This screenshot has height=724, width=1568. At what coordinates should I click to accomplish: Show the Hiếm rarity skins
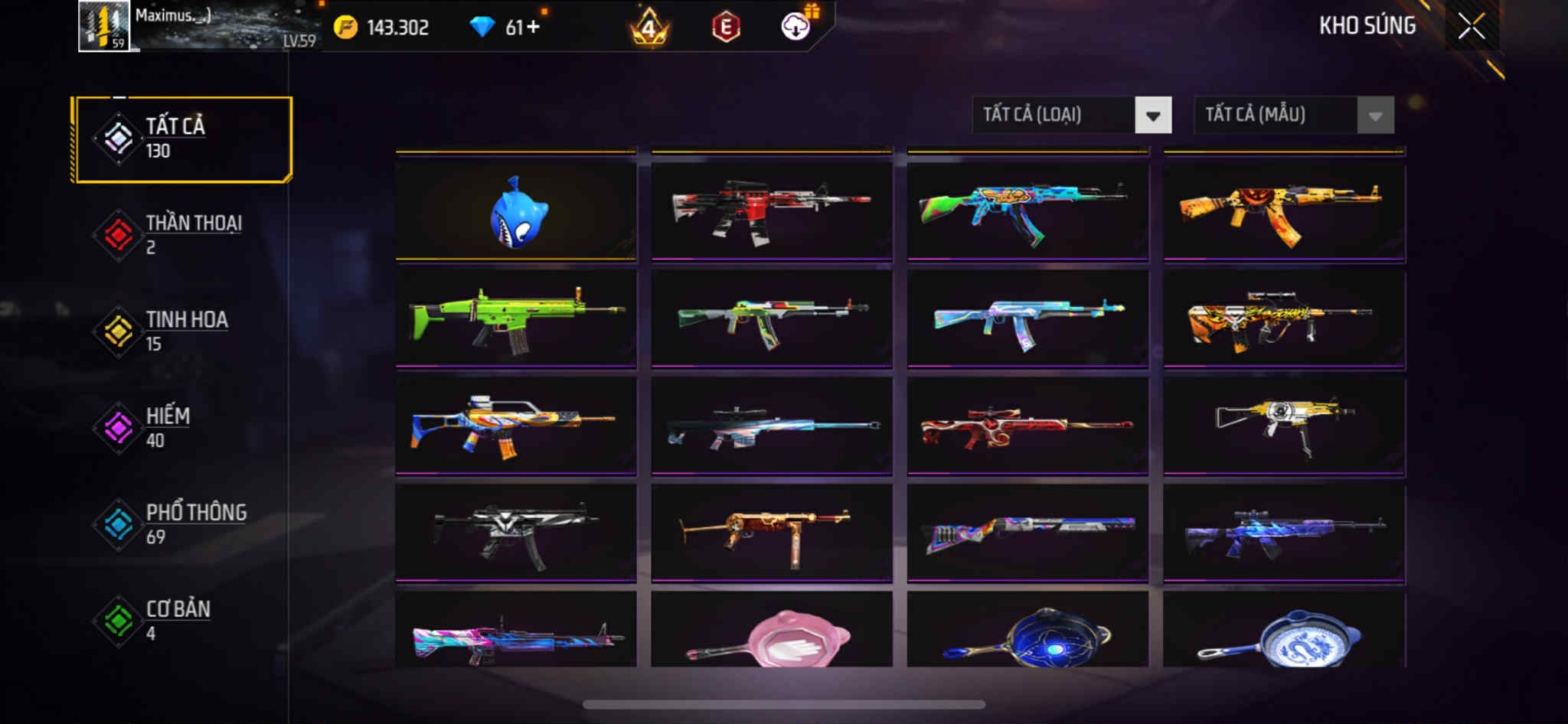(182, 428)
